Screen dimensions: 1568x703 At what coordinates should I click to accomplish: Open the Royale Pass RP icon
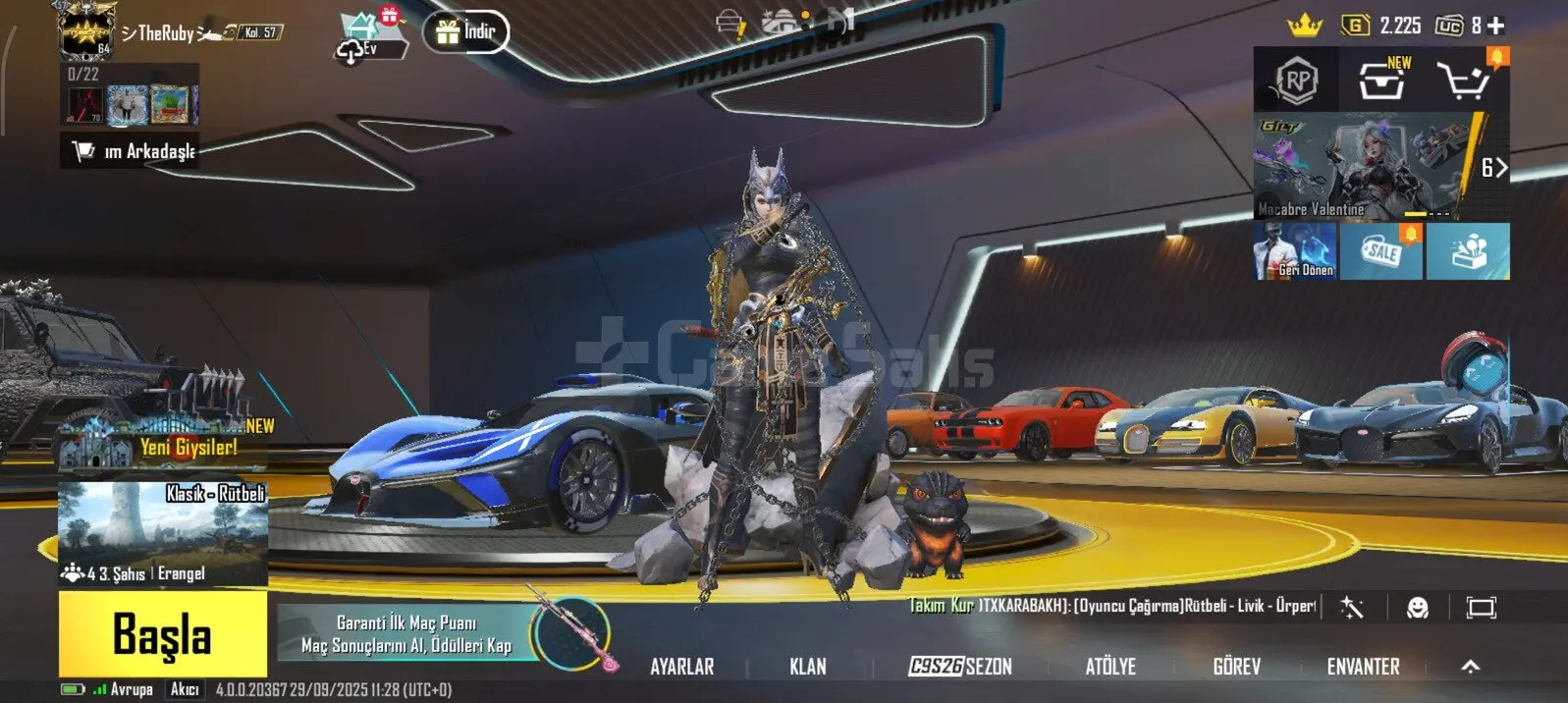tap(1296, 81)
